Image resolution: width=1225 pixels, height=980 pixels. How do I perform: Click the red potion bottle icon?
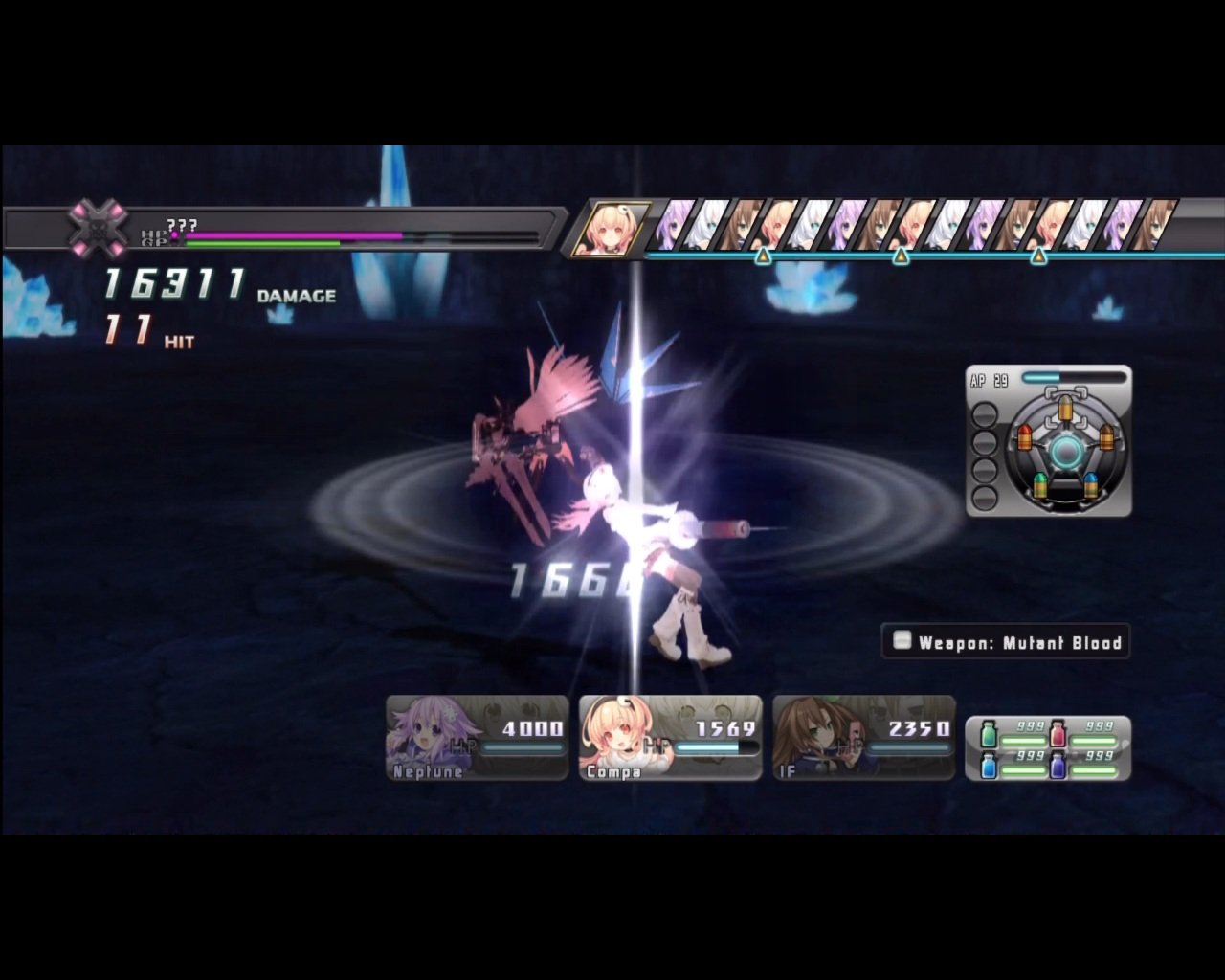click(x=1058, y=733)
